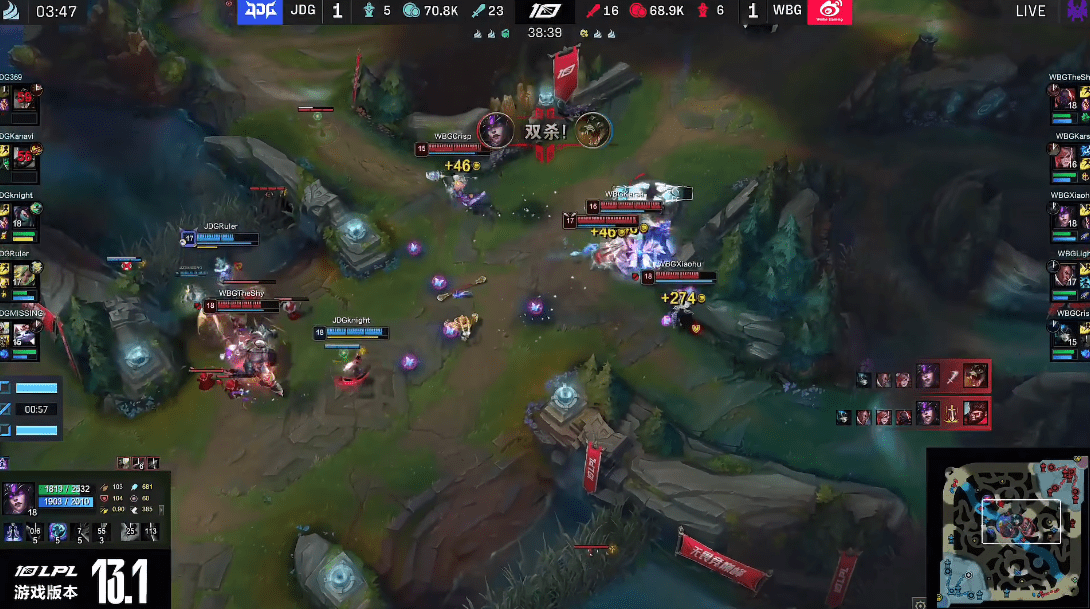1090x609 pixels.
Task: Click the selected champion's level 18 portrait
Action: tap(19, 496)
